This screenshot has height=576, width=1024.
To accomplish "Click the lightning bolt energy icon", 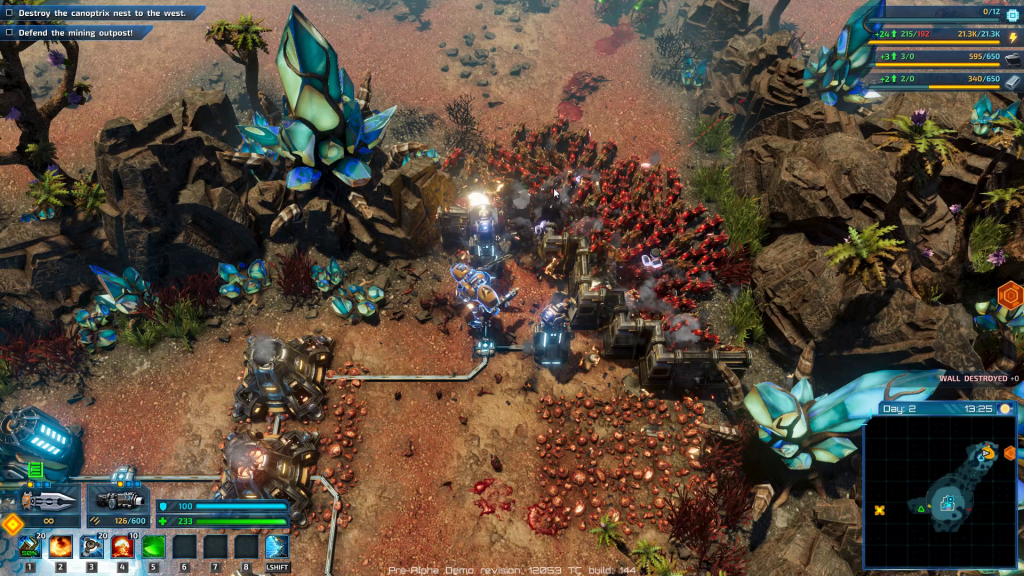I will point(1012,38).
